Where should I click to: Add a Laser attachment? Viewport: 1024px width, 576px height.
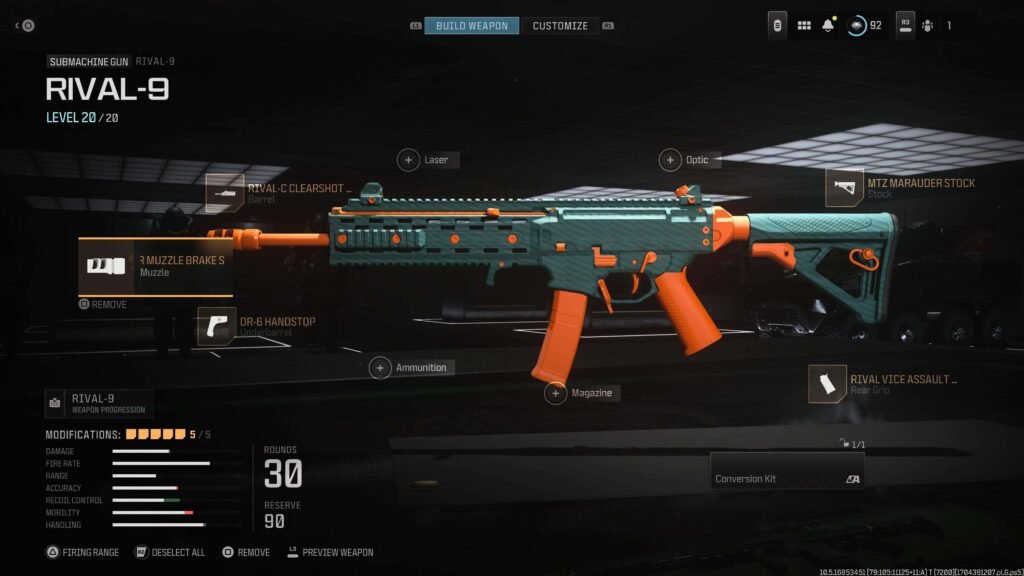pos(409,160)
